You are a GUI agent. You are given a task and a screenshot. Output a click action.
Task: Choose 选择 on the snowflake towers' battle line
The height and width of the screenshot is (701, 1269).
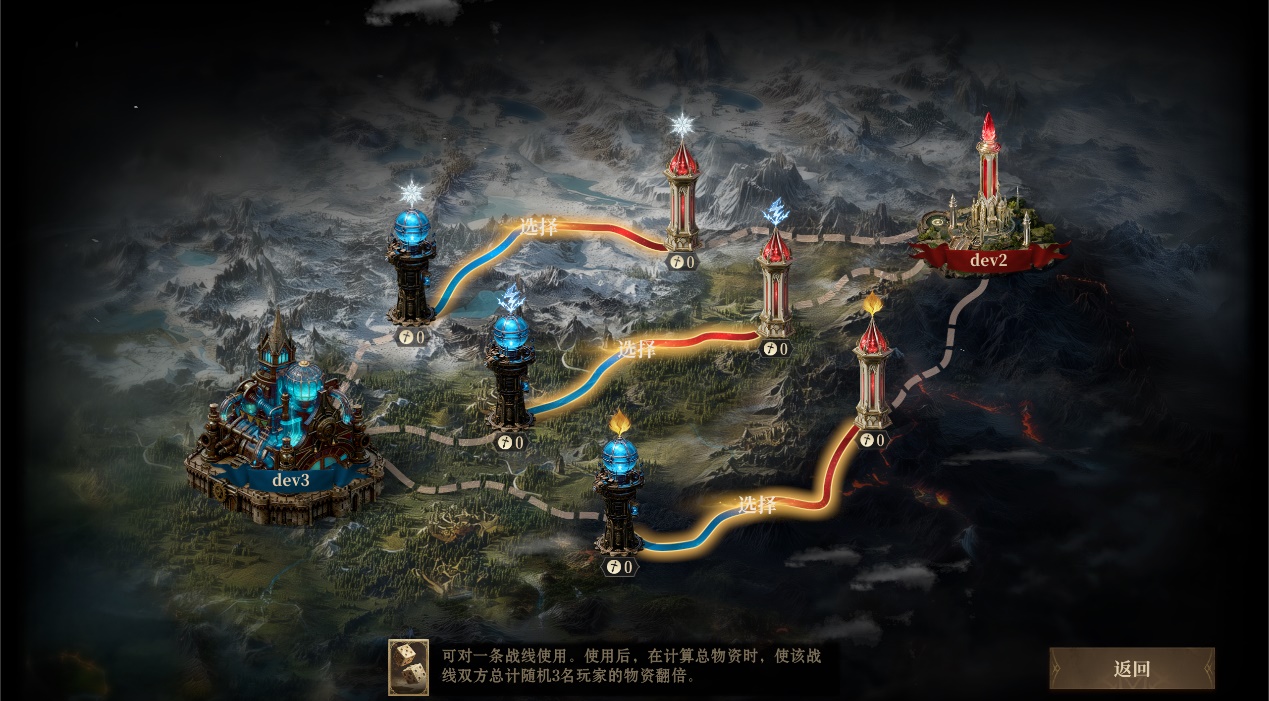tap(538, 226)
